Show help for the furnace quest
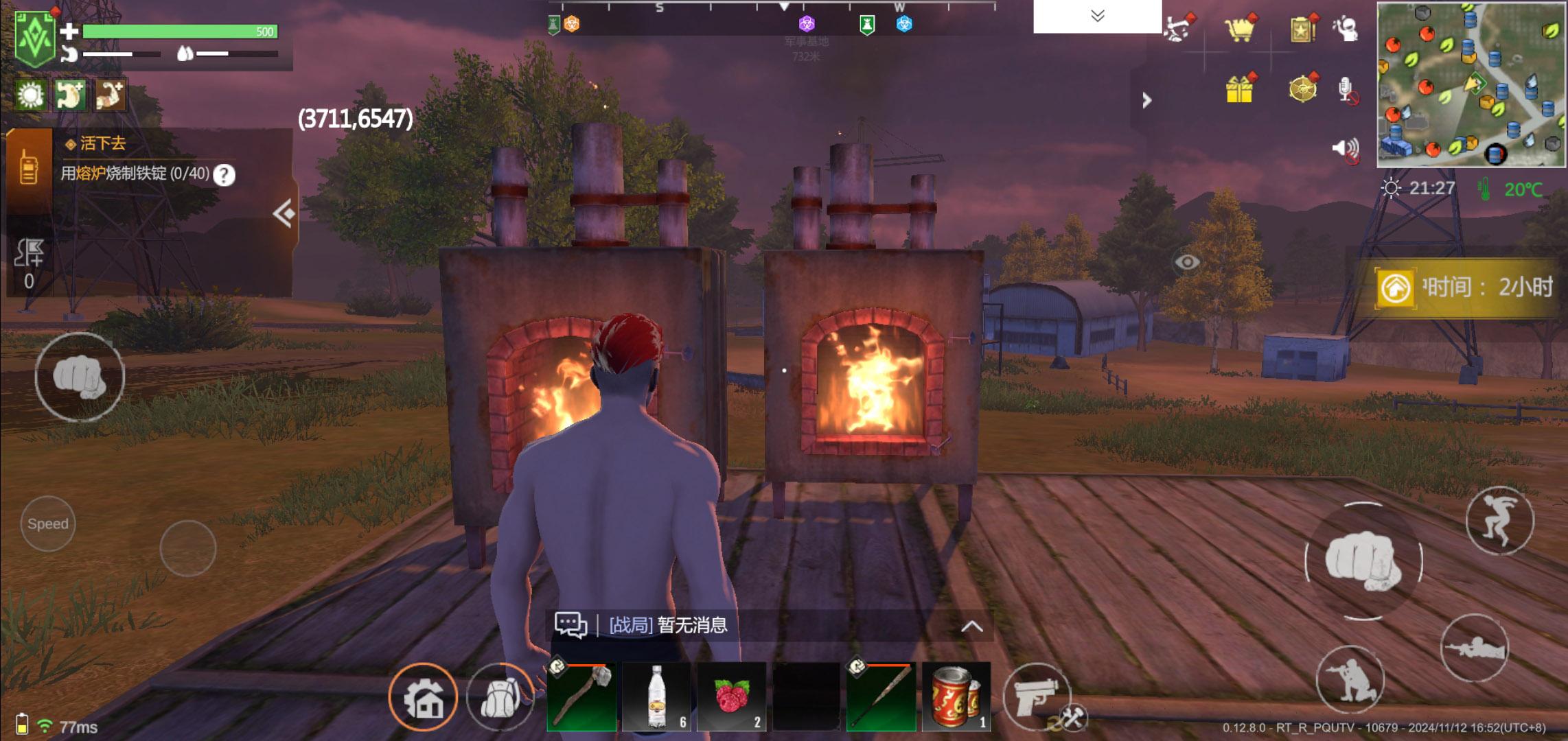This screenshot has width=1568, height=741. pos(224,175)
